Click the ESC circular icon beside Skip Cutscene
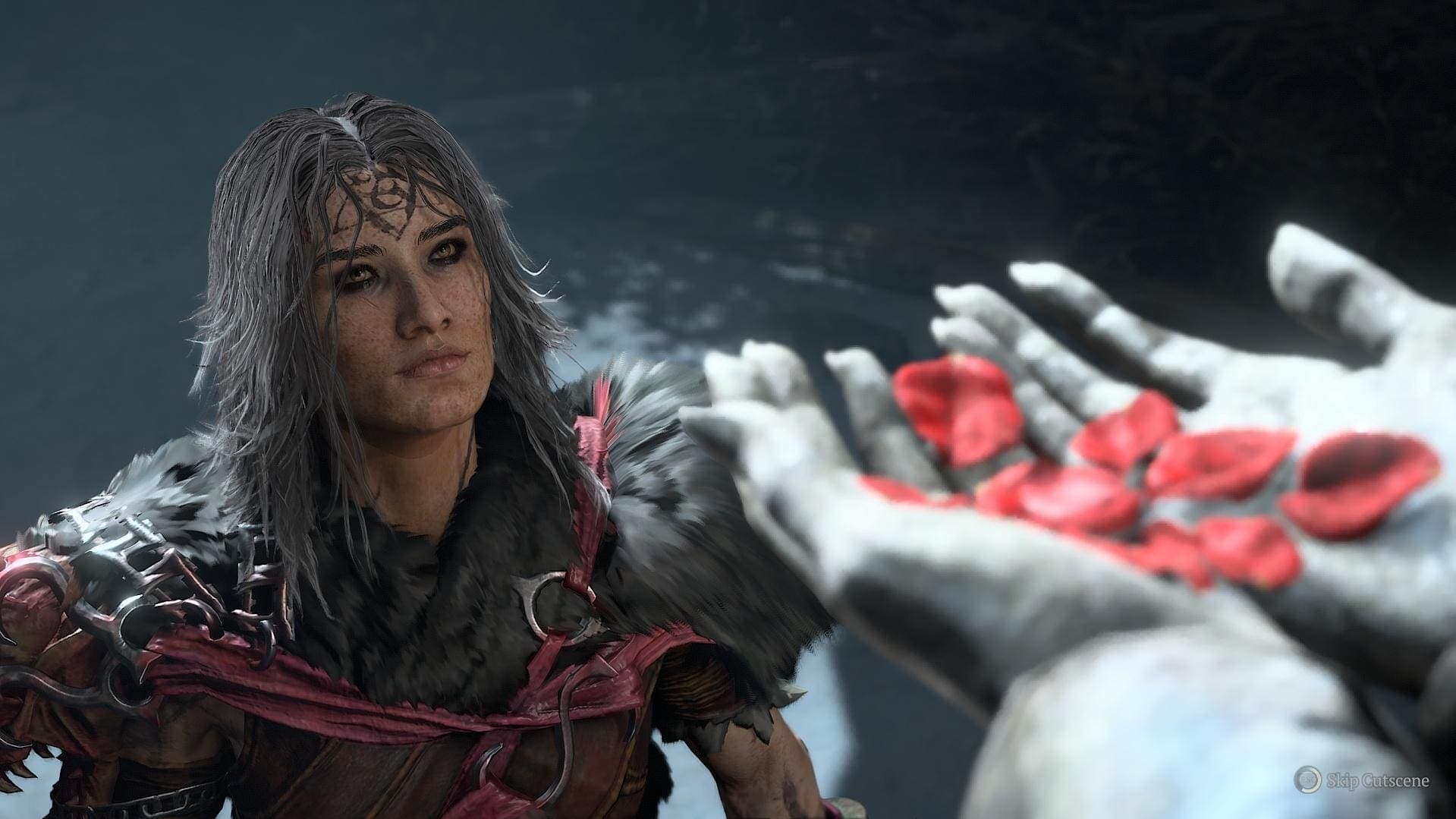The width and height of the screenshot is (1456, 819). pyautogui.click(x=1307, y=780)
